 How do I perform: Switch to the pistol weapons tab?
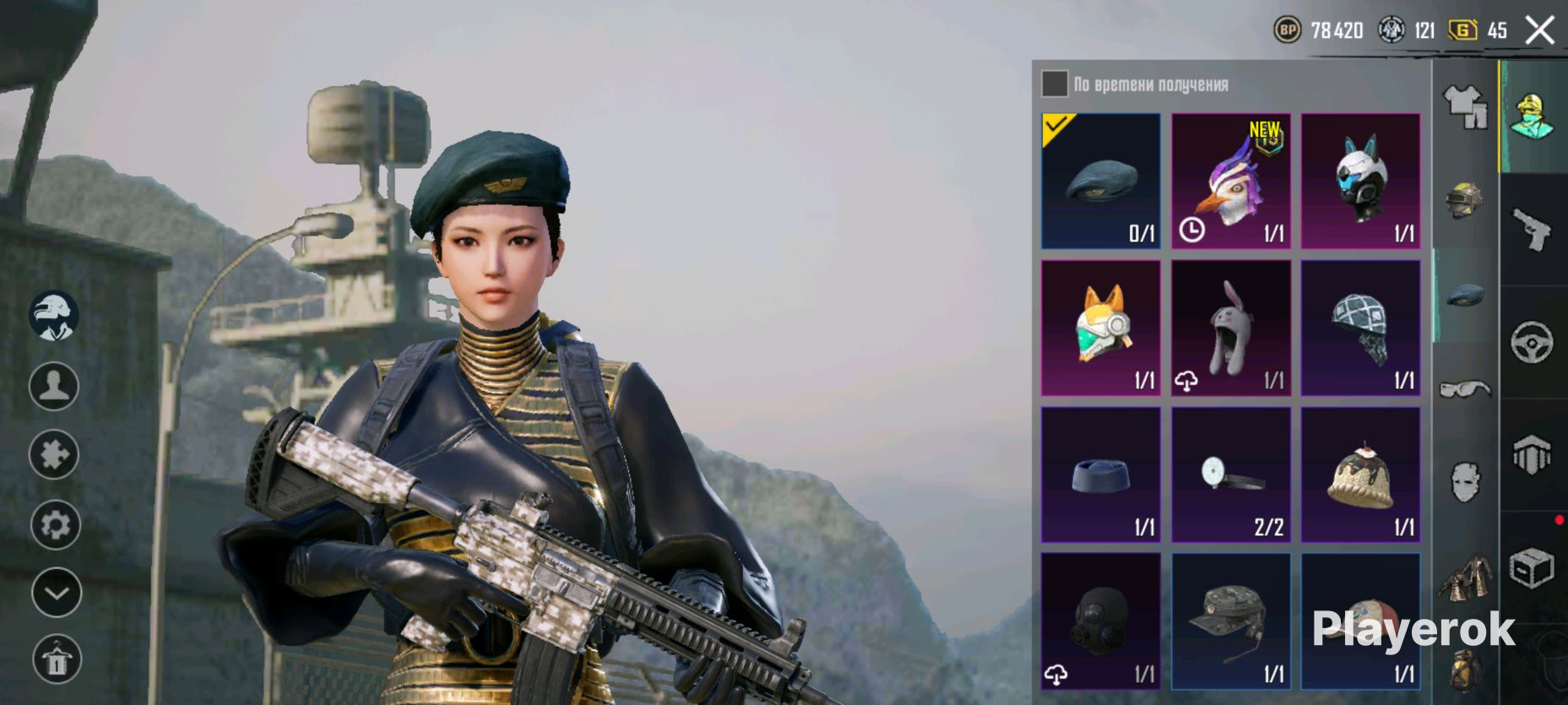pyautogui.click(x=1533, y=230)
